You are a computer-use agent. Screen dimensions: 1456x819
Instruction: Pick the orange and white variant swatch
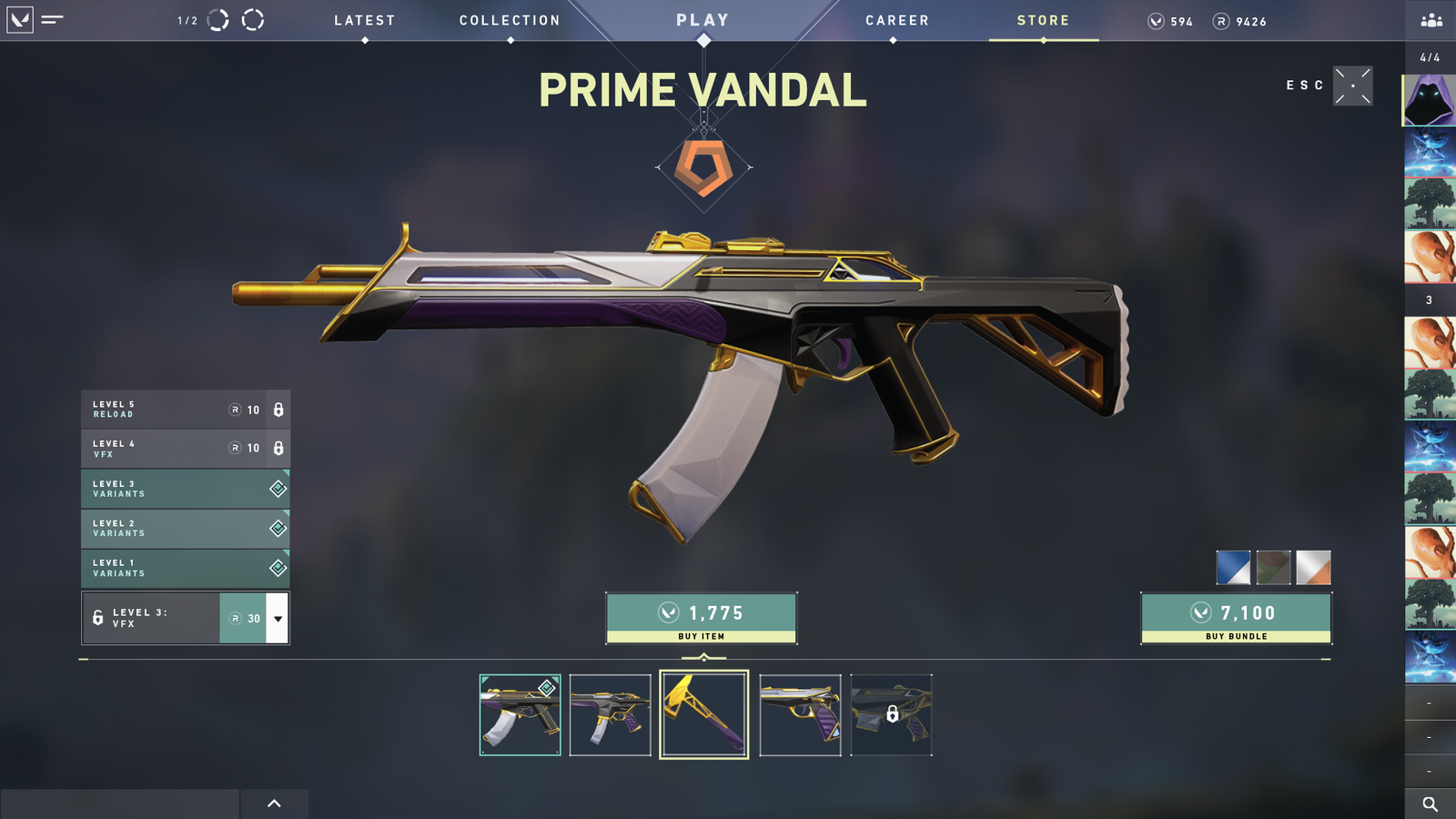[x=1313, y=568]
